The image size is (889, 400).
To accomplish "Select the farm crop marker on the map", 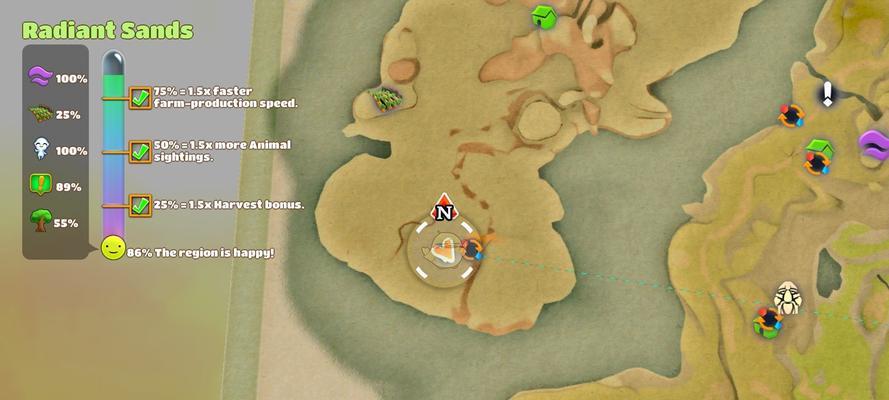I will pyautogui.click(x=385, y=98).
